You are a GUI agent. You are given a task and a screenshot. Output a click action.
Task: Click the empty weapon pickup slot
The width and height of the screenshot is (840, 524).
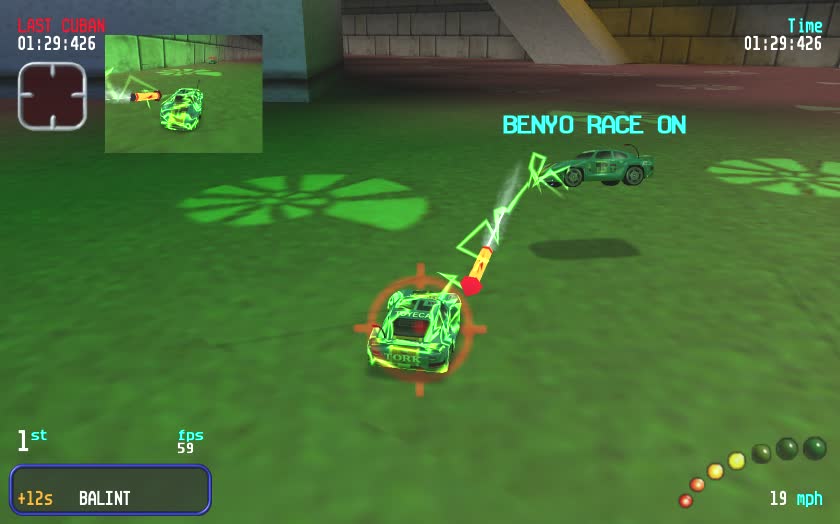click(52, 96)
